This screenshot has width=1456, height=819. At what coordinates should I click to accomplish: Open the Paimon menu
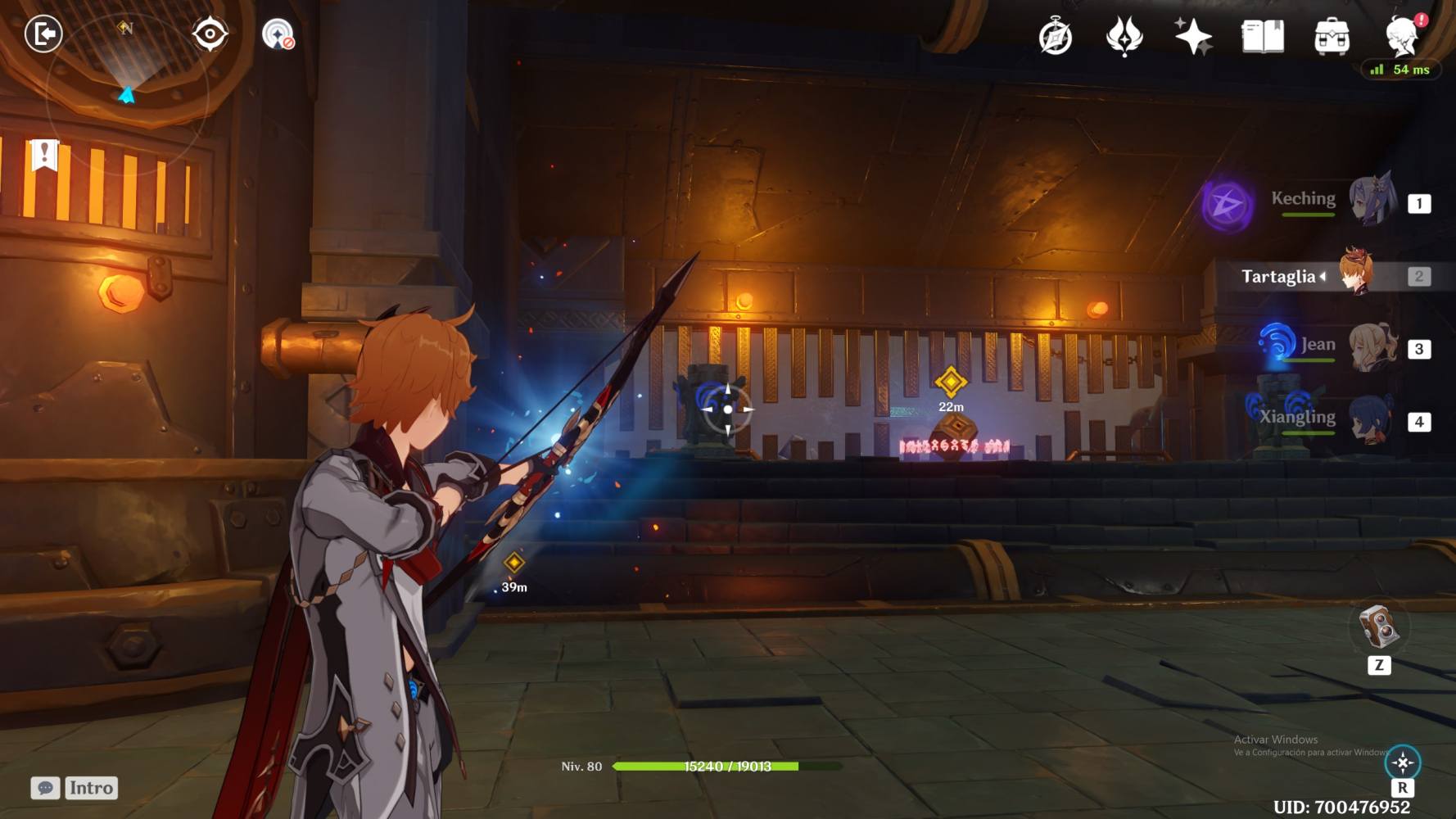click(1401, 35)
